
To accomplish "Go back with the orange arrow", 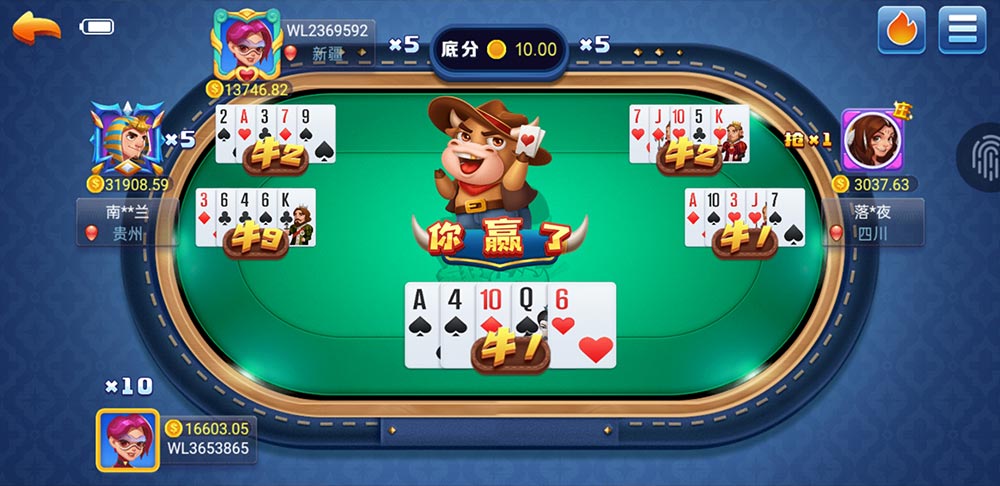I will (x=37, y=27).
